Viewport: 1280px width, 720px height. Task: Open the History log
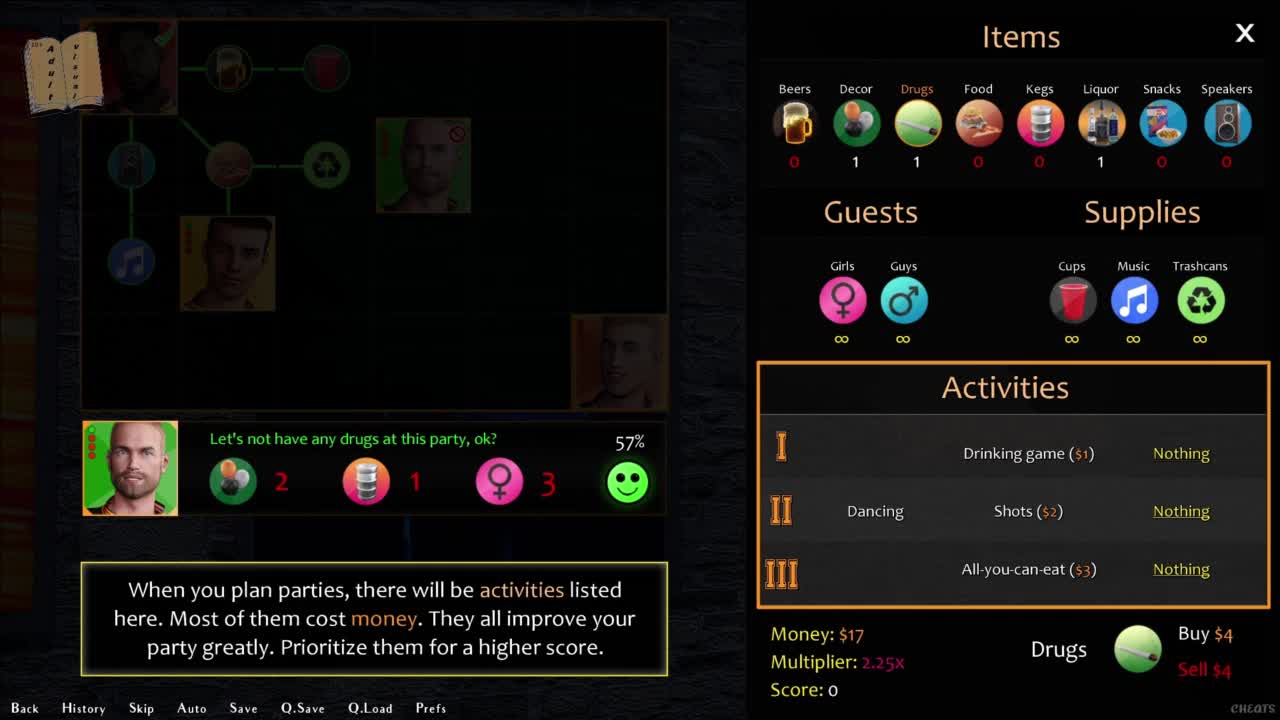pyautogui.click(x=83, y=708)
